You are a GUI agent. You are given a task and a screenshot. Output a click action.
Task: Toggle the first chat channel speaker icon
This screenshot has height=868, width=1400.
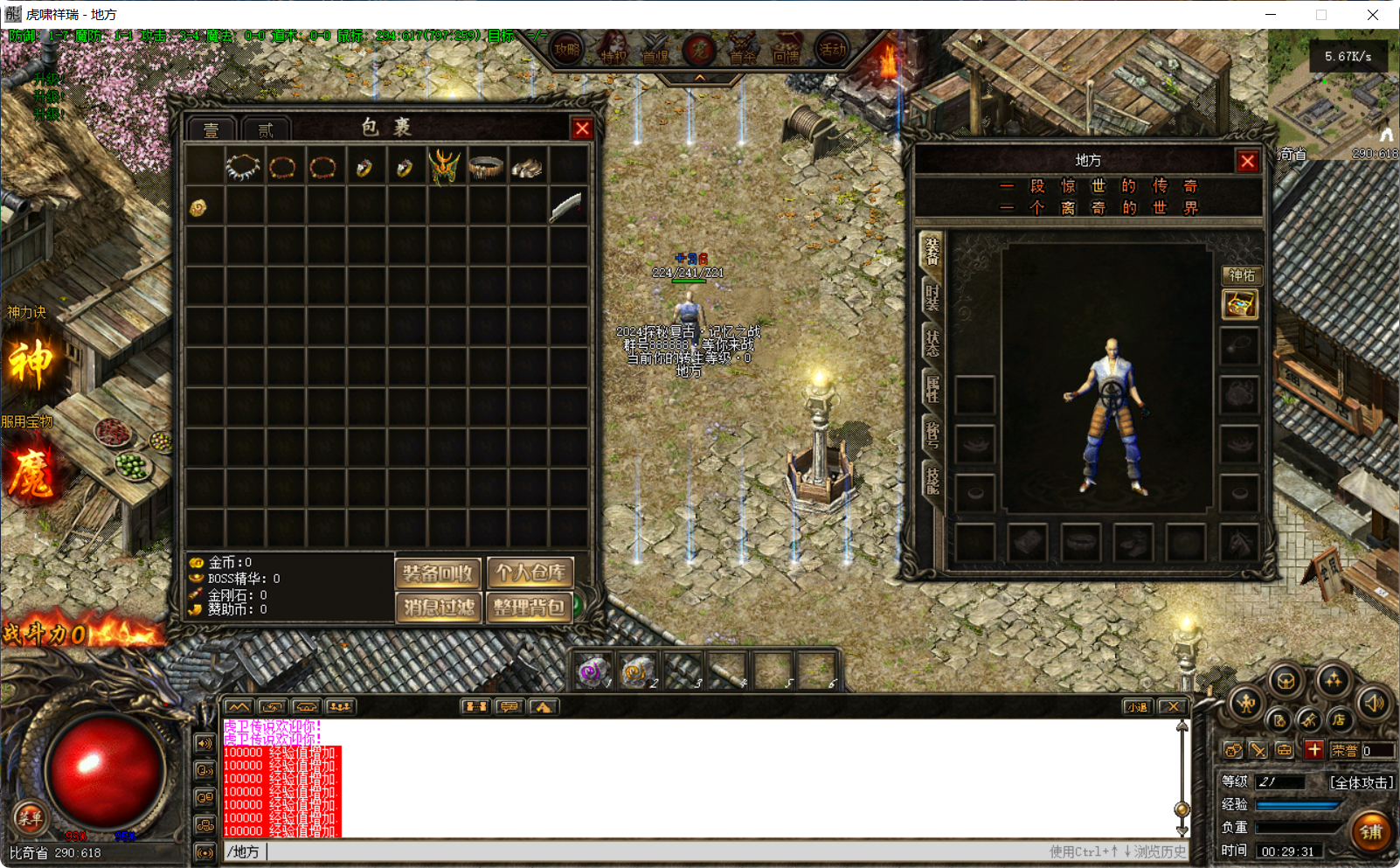click(x=204, y=744)
